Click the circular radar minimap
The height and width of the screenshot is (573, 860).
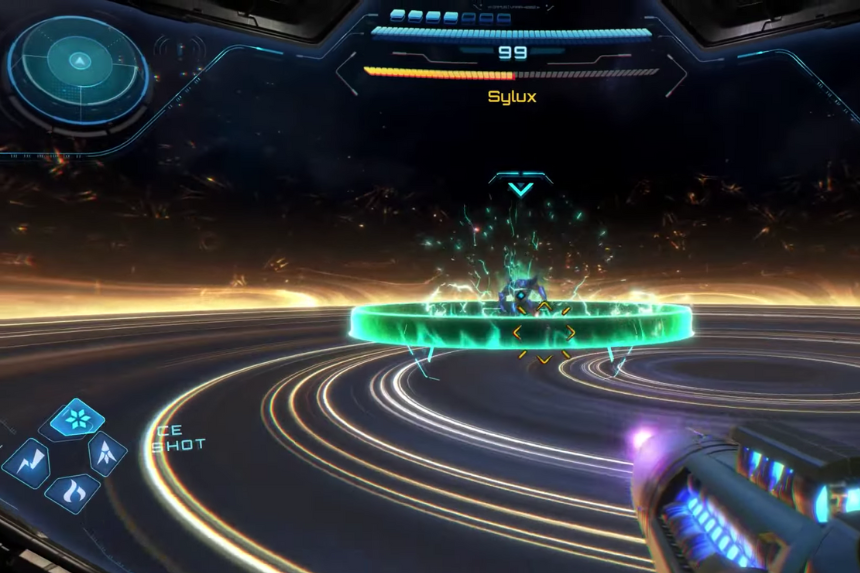pos(78,69)
